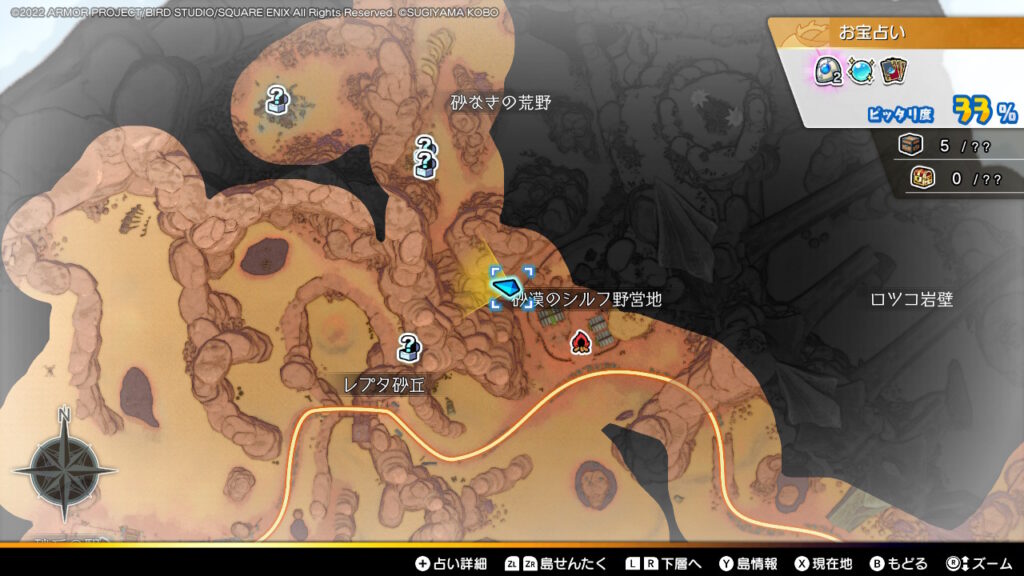
Task: Select the glowing stone fortune icon
Action: click(826, 70)
